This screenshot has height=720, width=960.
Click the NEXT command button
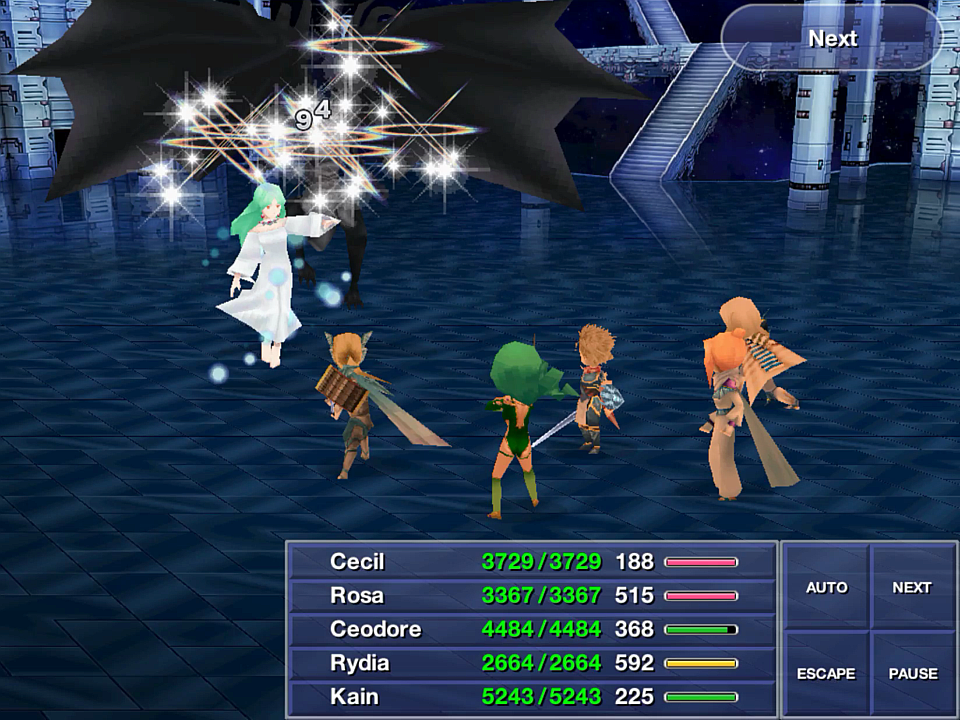911,587
